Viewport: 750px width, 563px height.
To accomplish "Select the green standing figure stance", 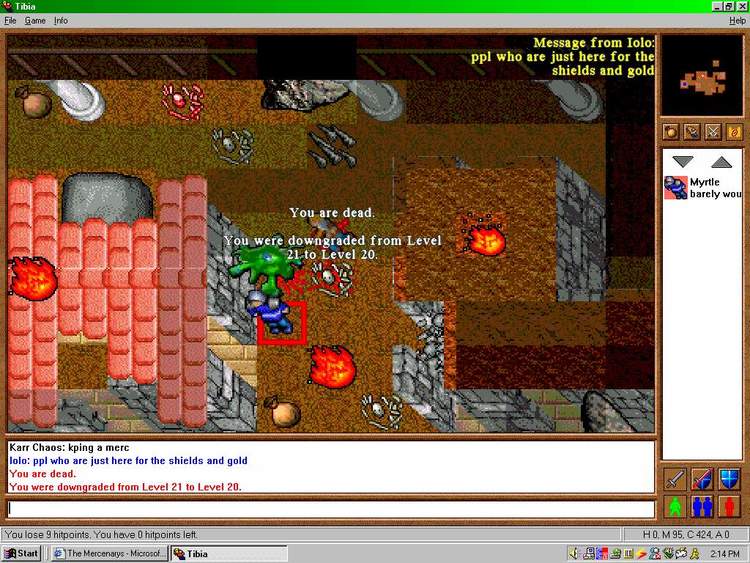I will 675,505.
